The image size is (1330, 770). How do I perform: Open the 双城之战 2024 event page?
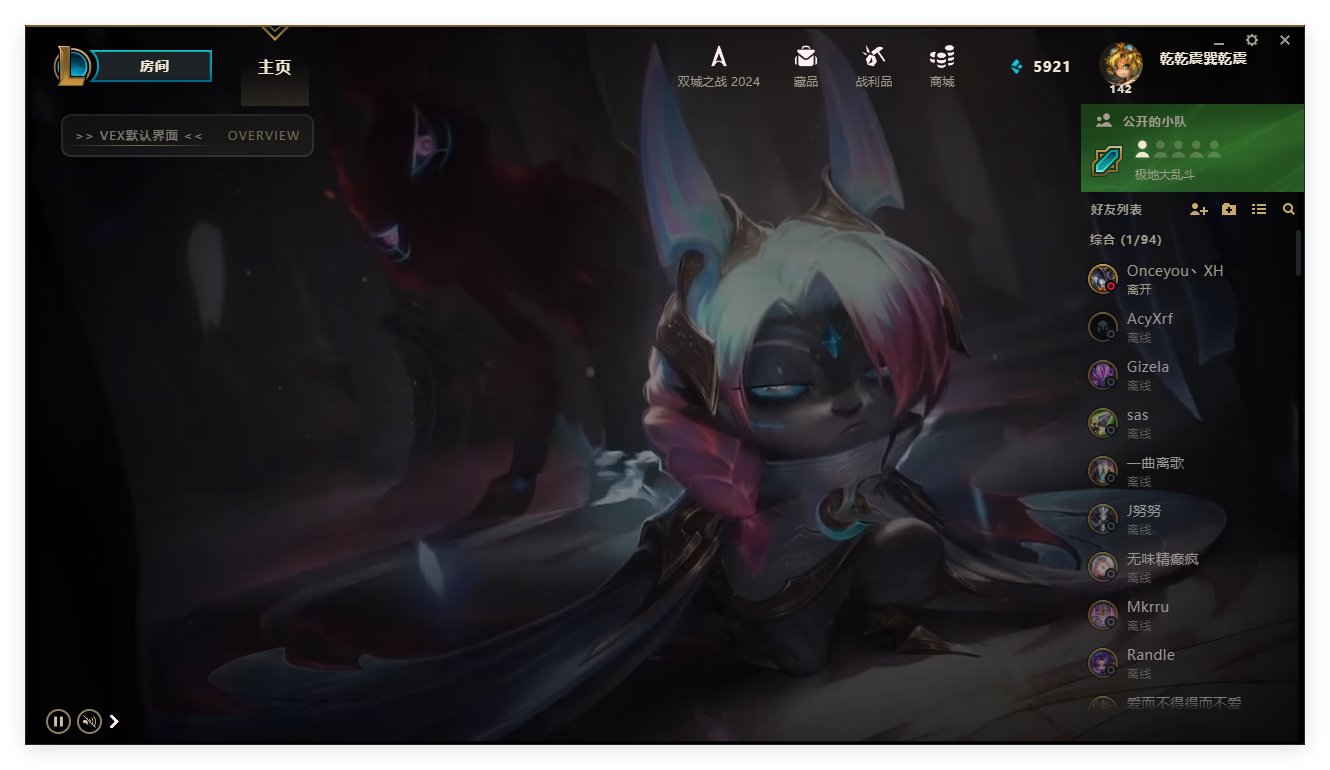[x=718, y=66]
